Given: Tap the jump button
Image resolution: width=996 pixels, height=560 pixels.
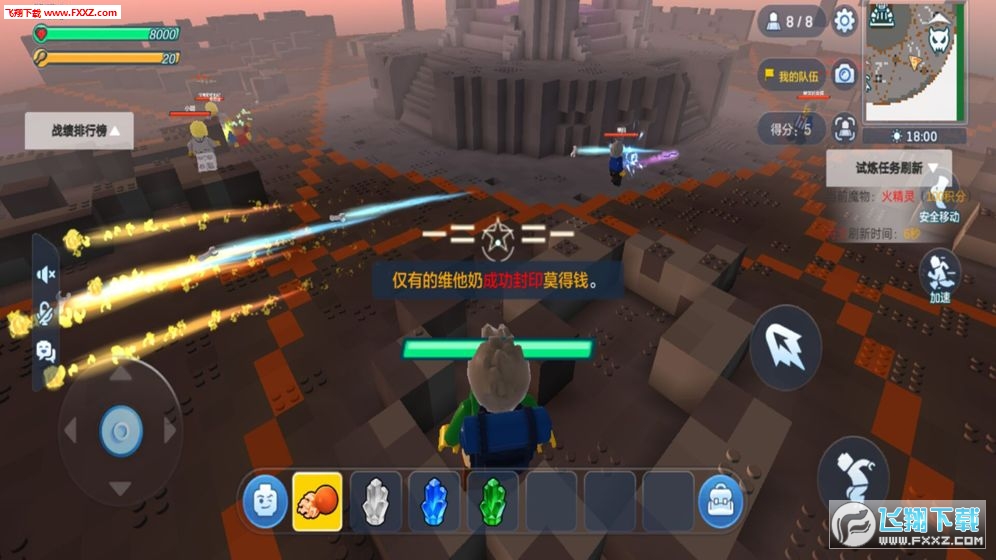Looking at the screenshot, I should [853, 471].
